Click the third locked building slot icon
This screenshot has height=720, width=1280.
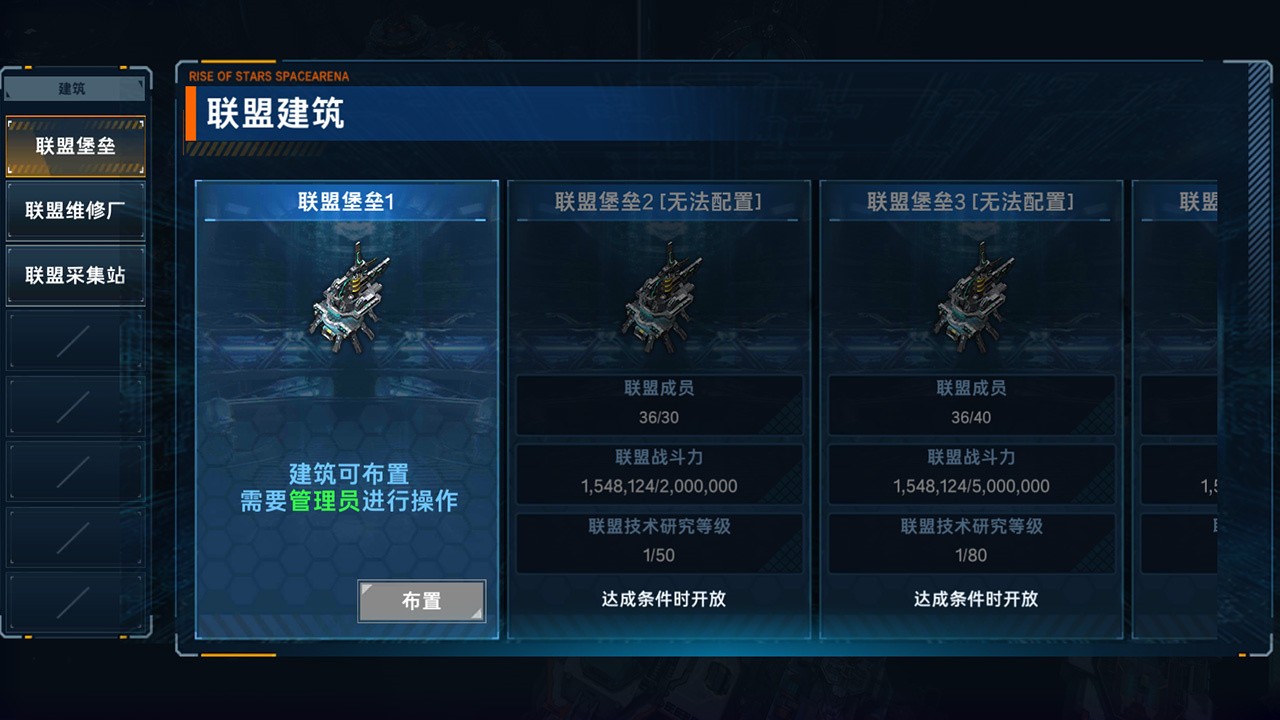click(76, 469)
